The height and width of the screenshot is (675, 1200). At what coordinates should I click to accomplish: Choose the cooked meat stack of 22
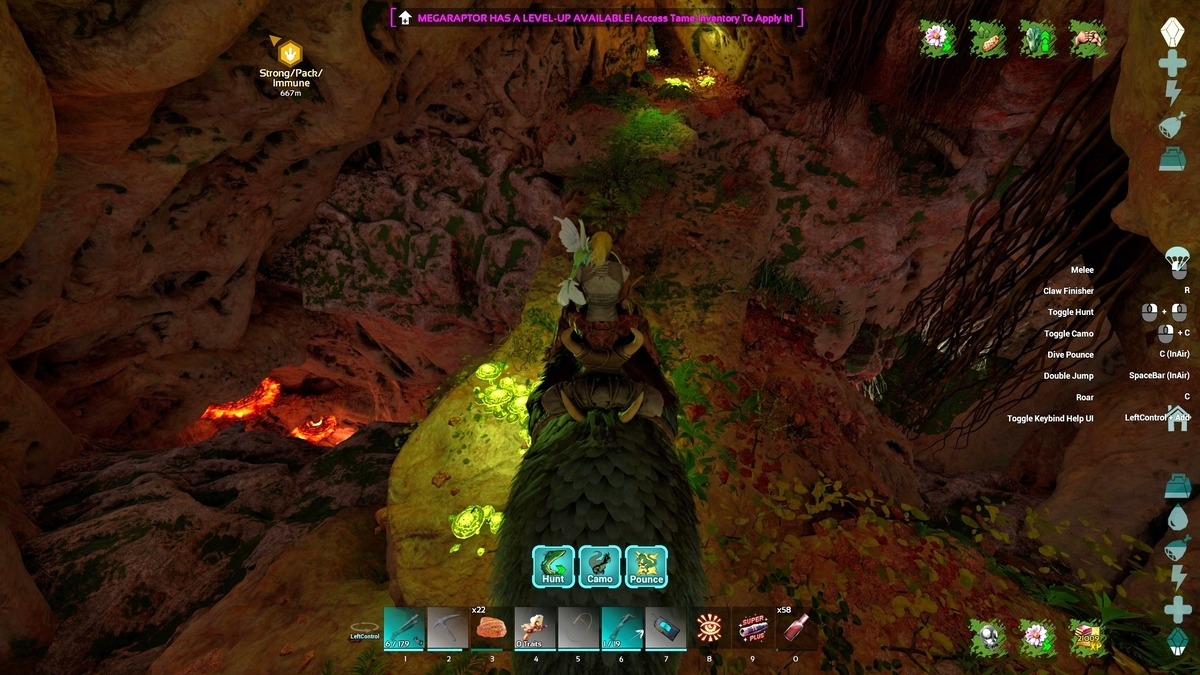click(491, 628)
